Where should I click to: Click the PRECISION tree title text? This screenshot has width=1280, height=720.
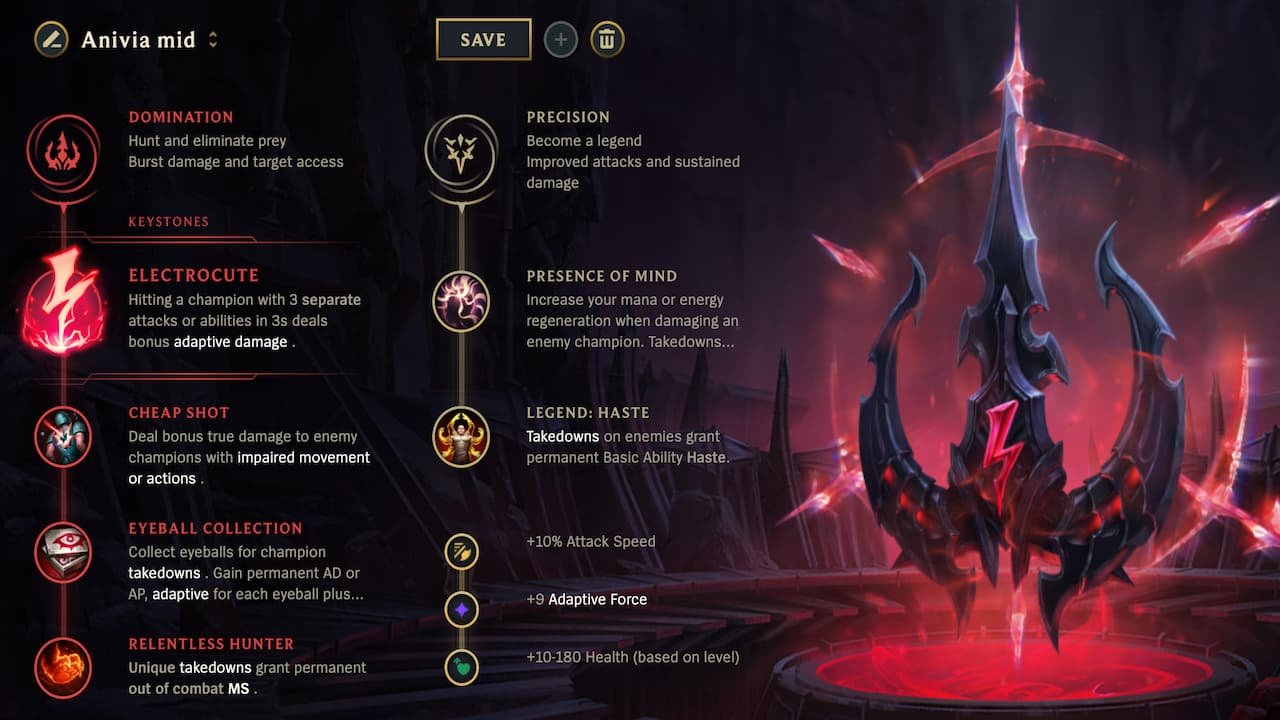tap(568, 117)
